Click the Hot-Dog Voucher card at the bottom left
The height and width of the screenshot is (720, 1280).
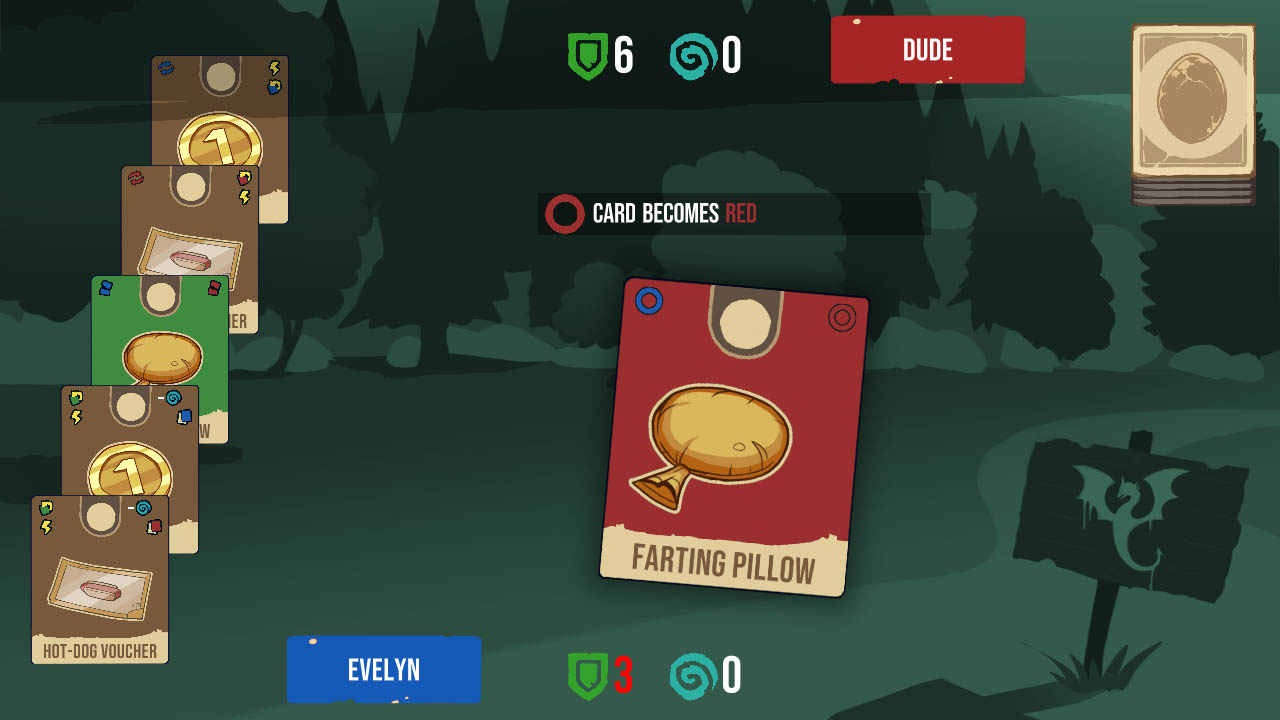point(100,580)
